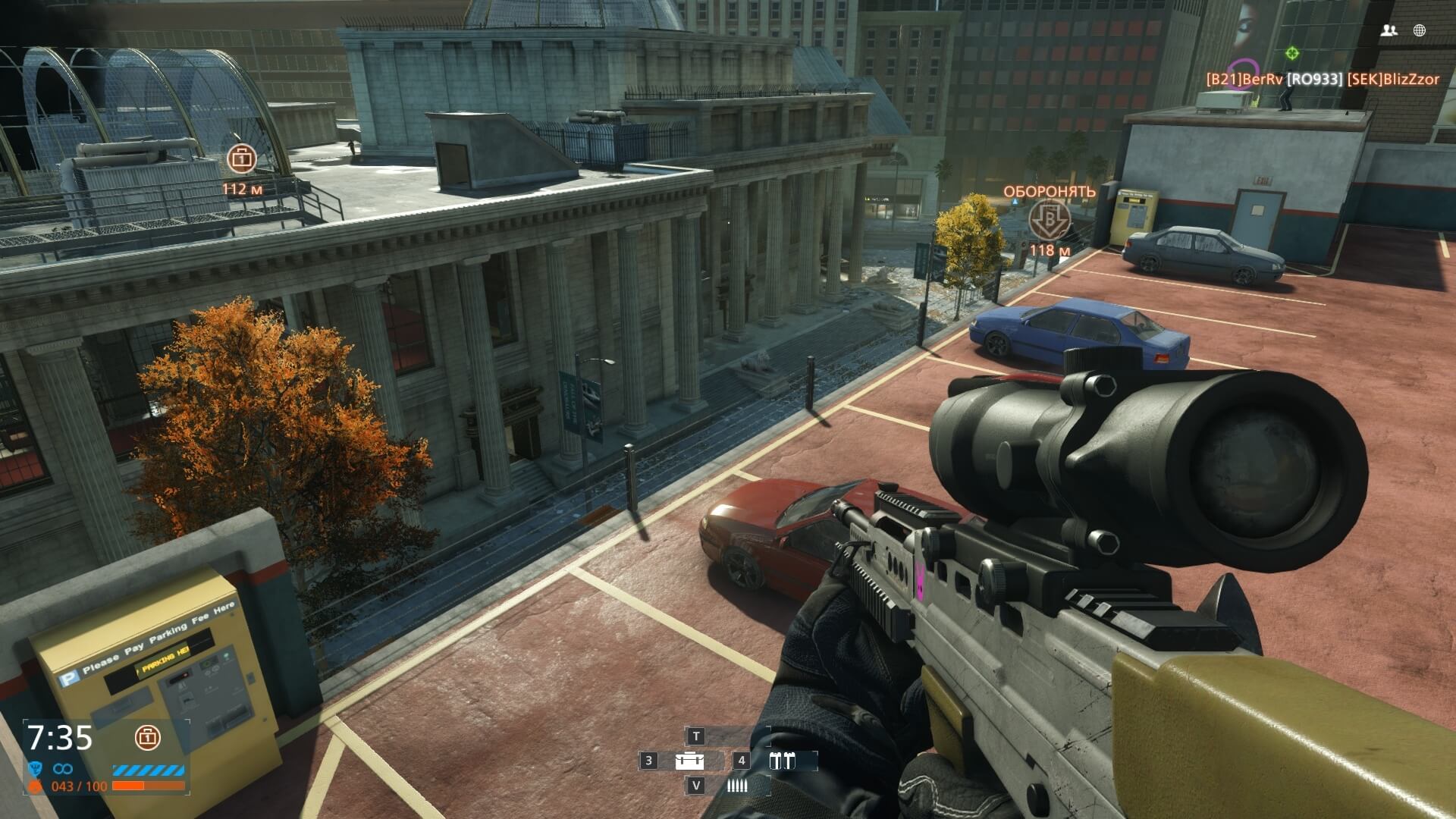The width and height of the screenshot is (1456, 819).
Task: Click the defend point B objective marker
Action: pos(1050,219)
